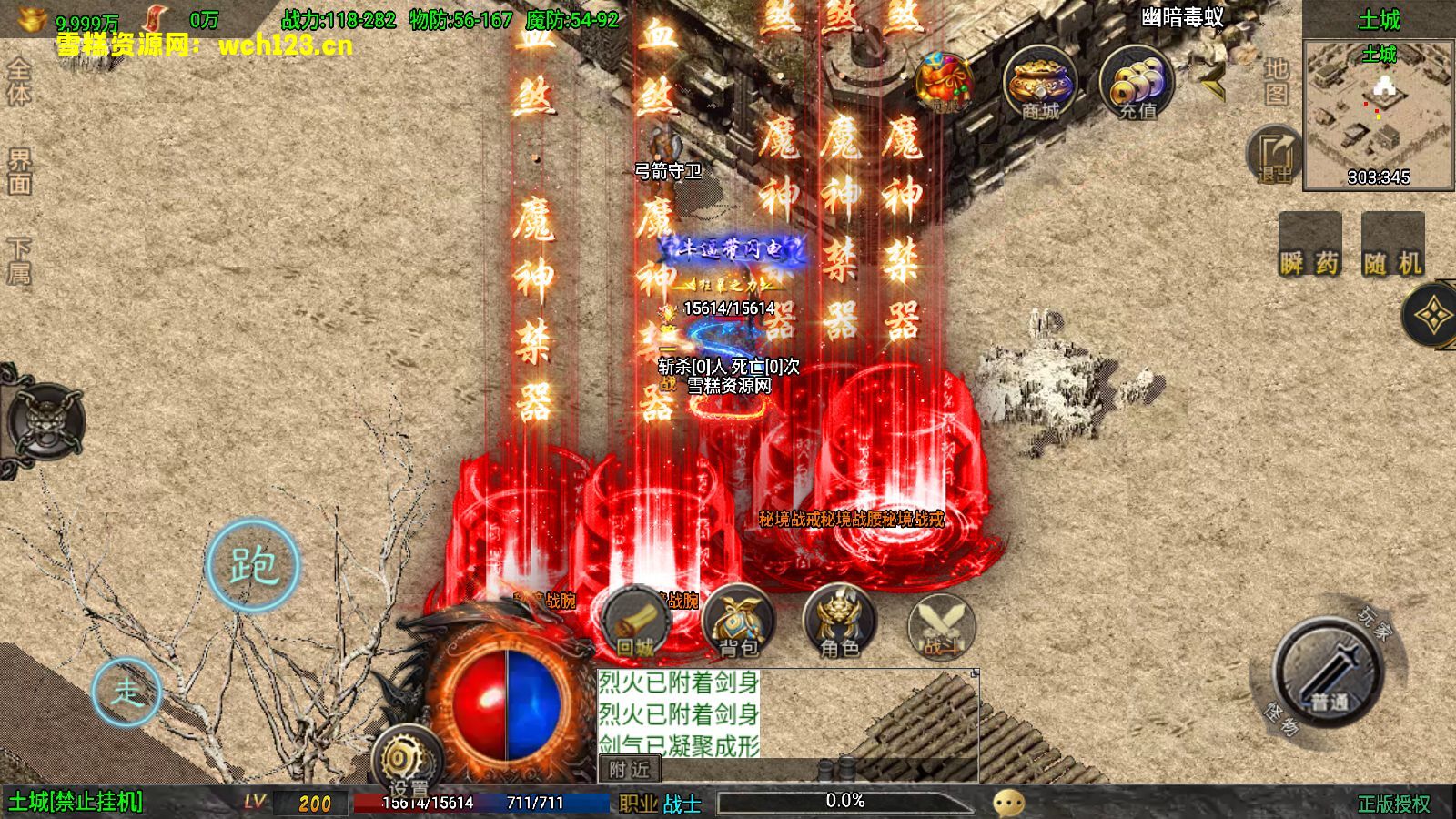Open the 土城 minimap
The width and height of the screenshot is (1456, 819).
click(1379, 114)
